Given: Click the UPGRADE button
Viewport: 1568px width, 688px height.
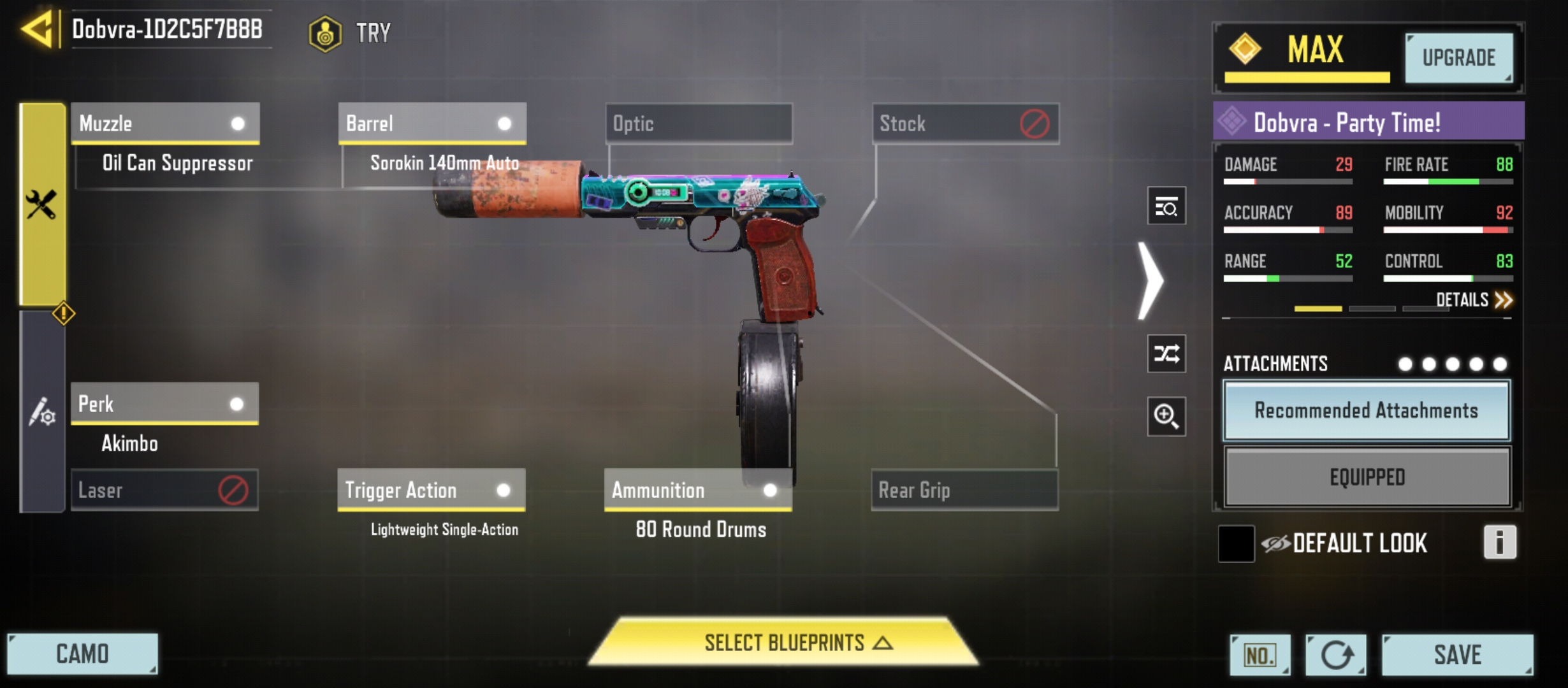Looking at the screenshot, I should pos(1459,58).
